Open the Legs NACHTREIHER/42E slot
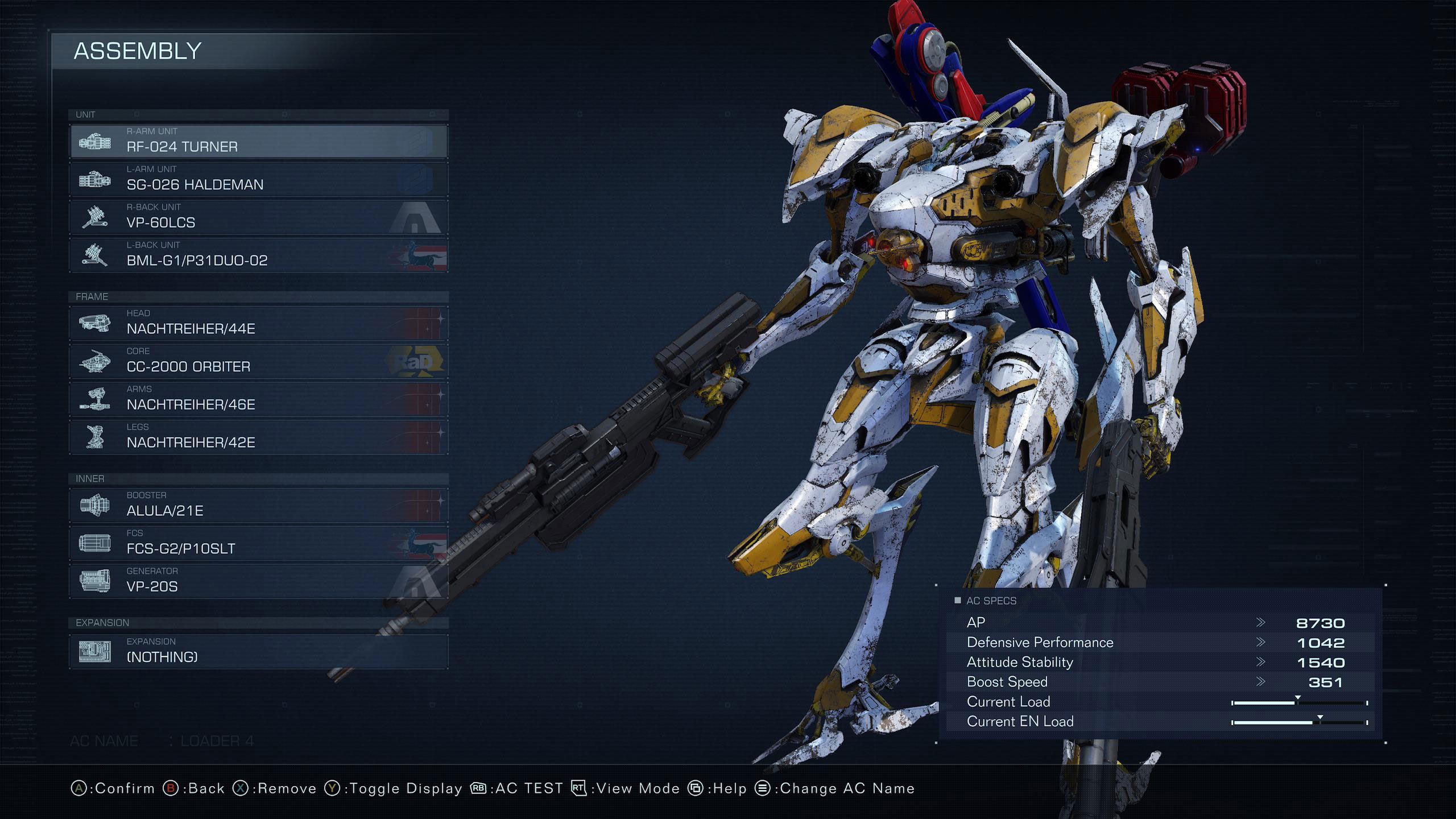 (259, 437)
